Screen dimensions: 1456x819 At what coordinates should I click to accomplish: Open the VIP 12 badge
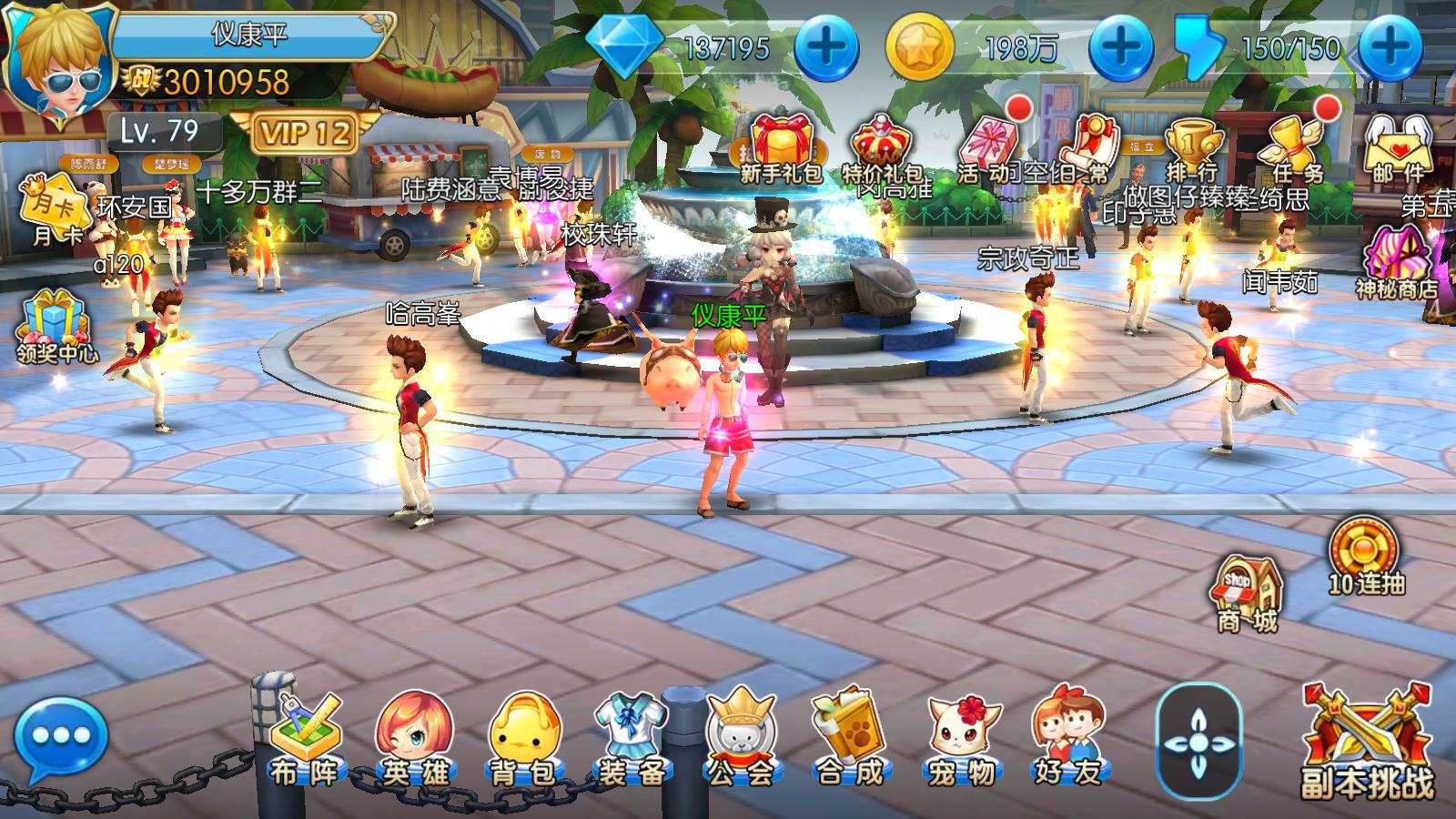pos(304,134)
